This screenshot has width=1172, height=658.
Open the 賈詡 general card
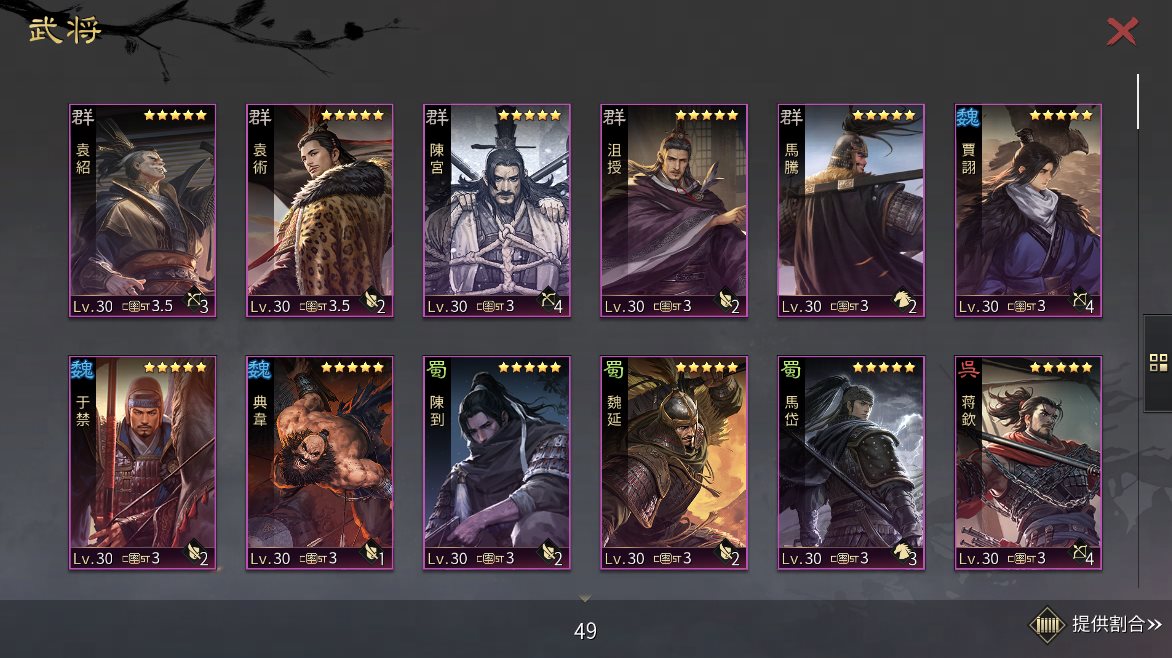coord(1028,210)
